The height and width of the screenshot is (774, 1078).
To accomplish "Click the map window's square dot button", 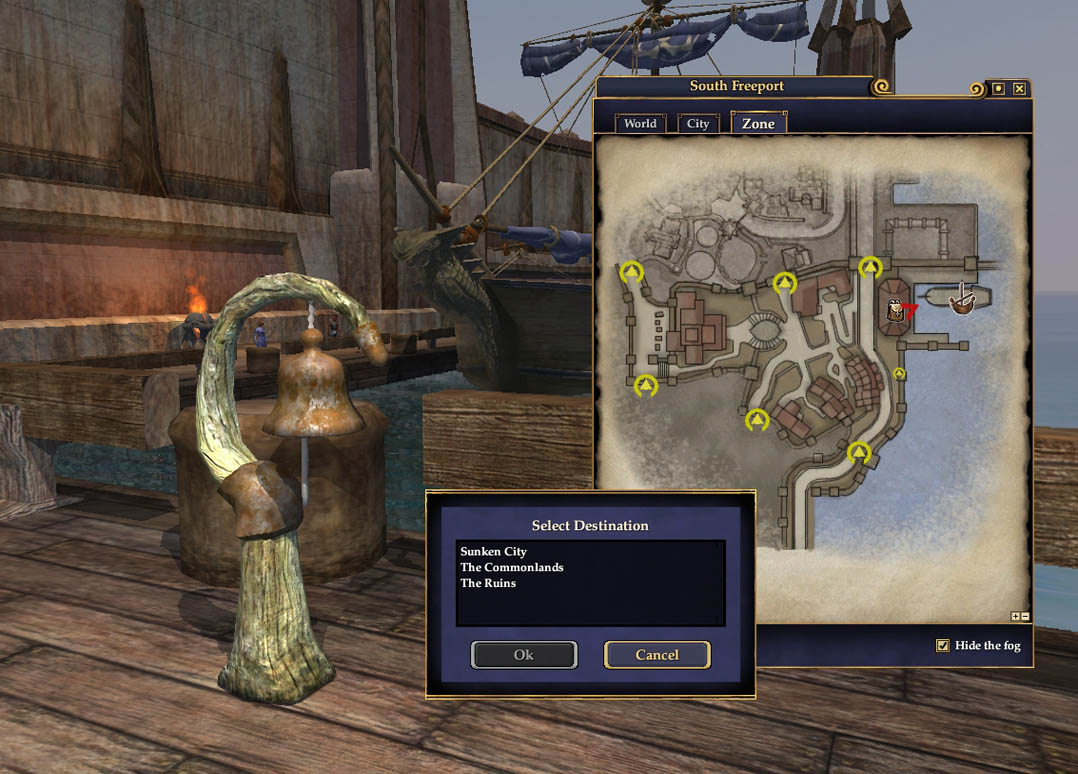I will point(998,89).
